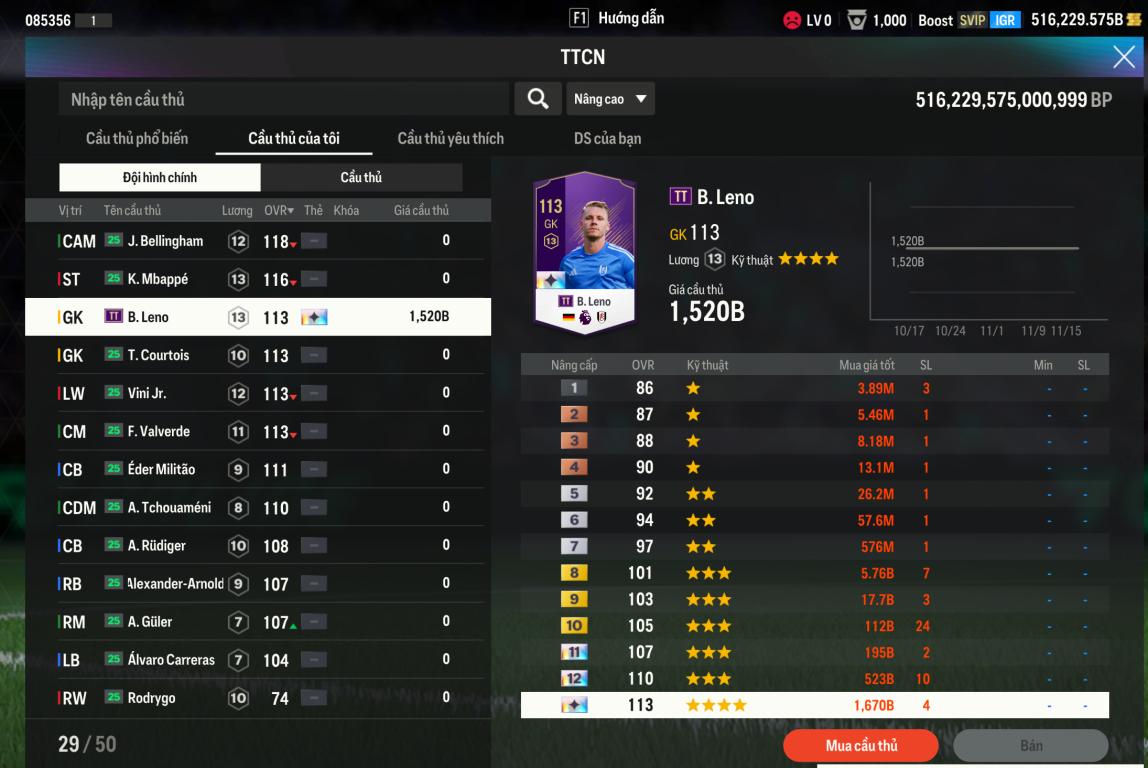
Task: Show the DS của bạn tab
Action: 607,138
